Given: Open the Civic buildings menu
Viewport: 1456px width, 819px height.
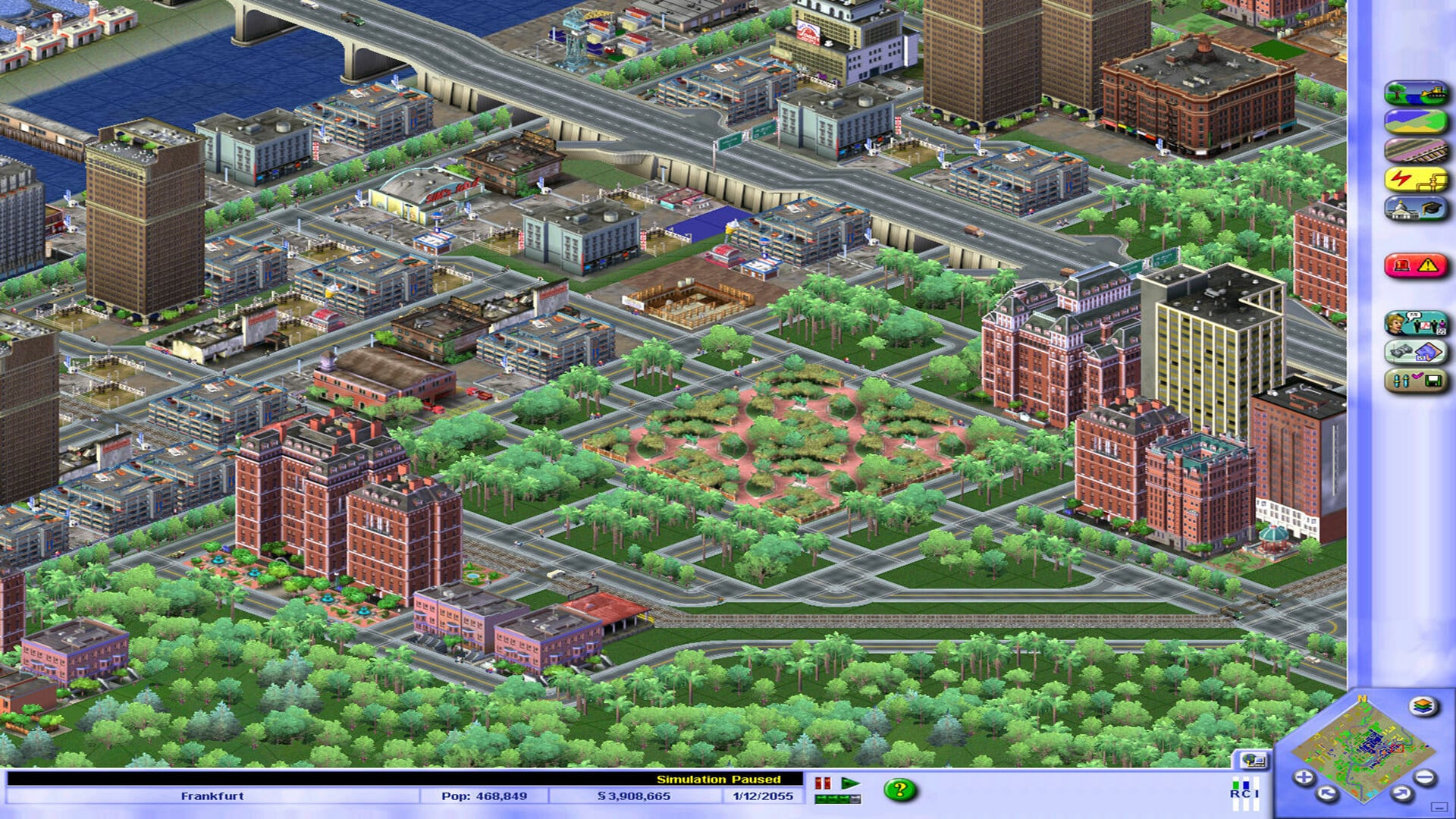Looking at the screenshot, I should click(x=1418, y=210).
